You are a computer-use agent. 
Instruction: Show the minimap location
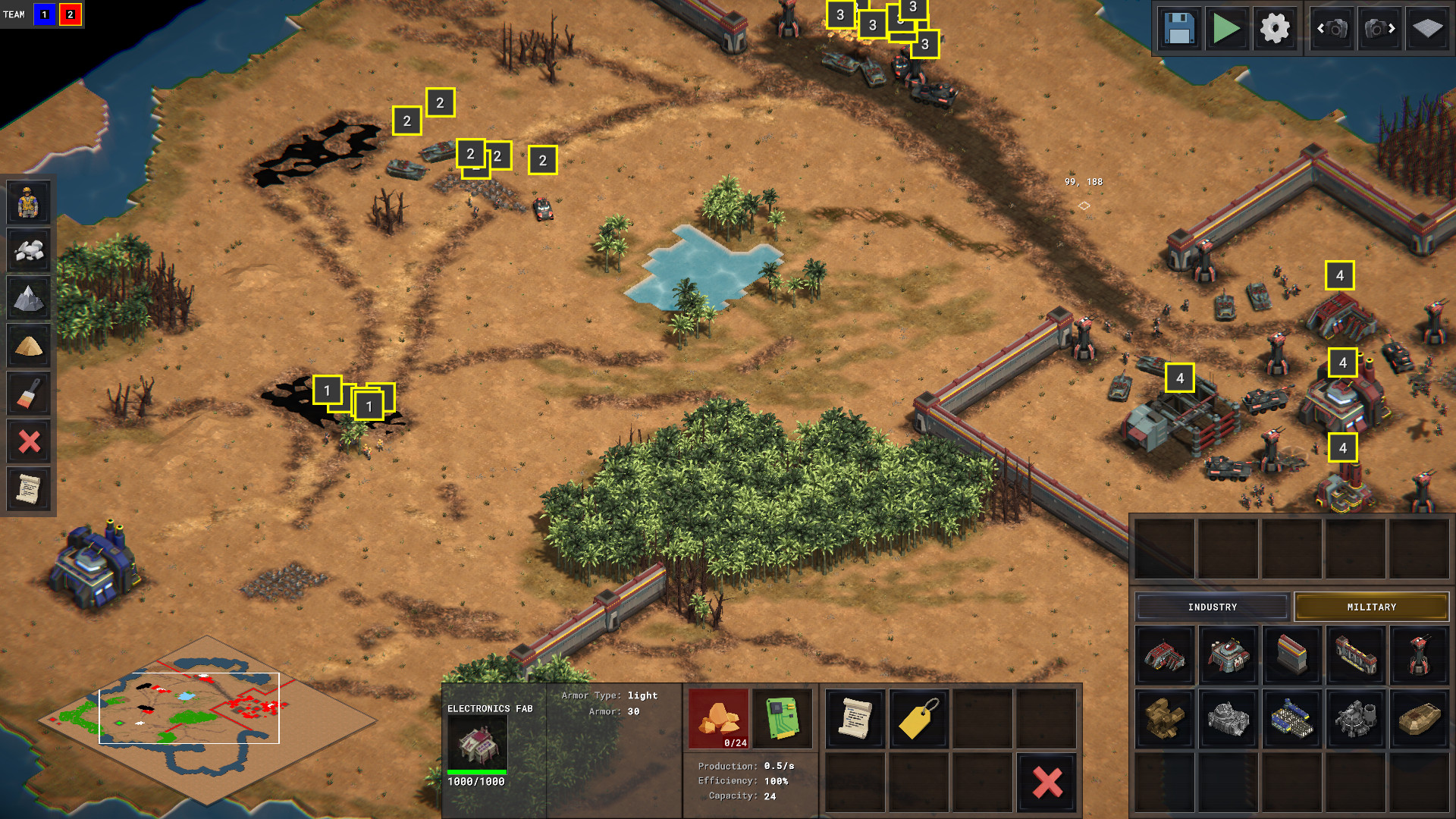pos(190,708)
